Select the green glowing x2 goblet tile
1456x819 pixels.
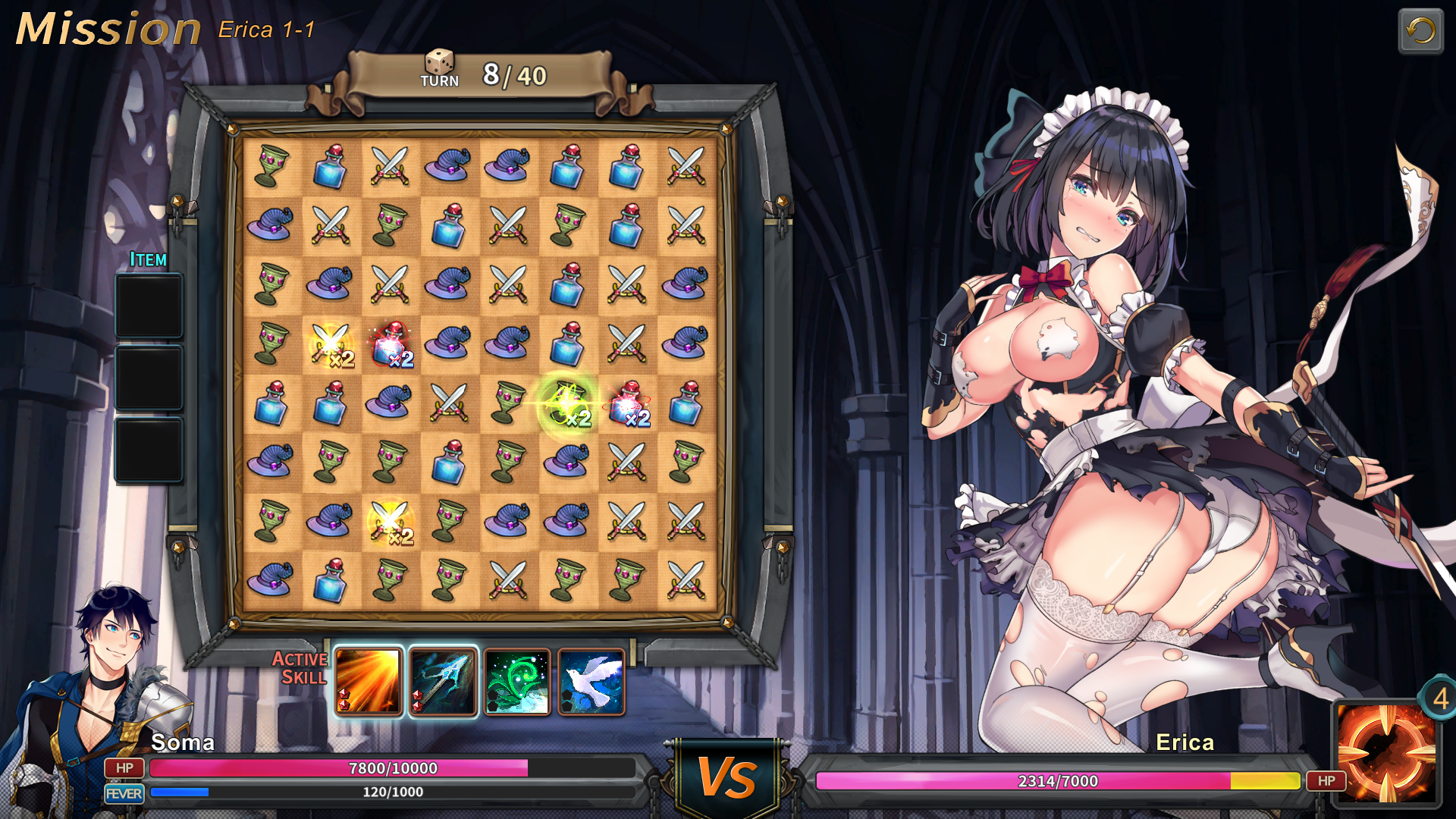tap(566, 404)
